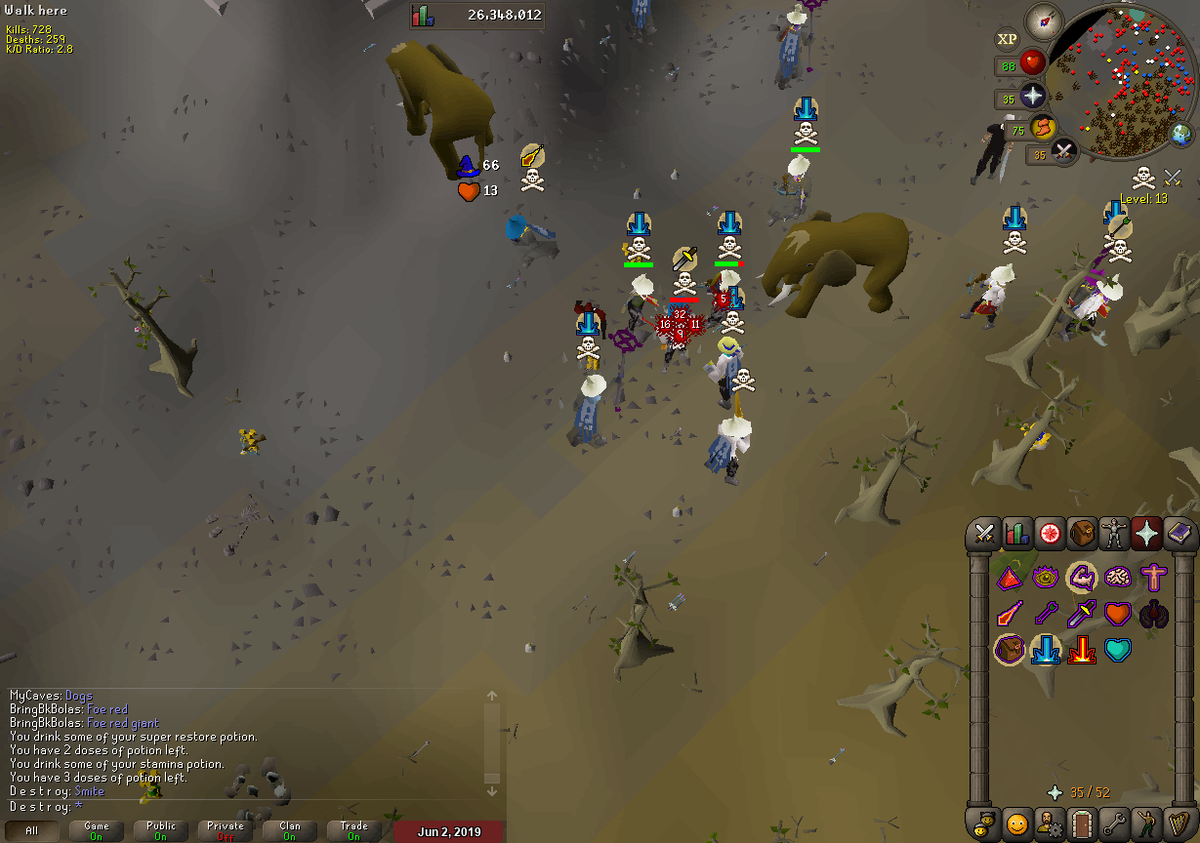
Task: Select the Private chat filter button
Action: (x=225, y=831)
